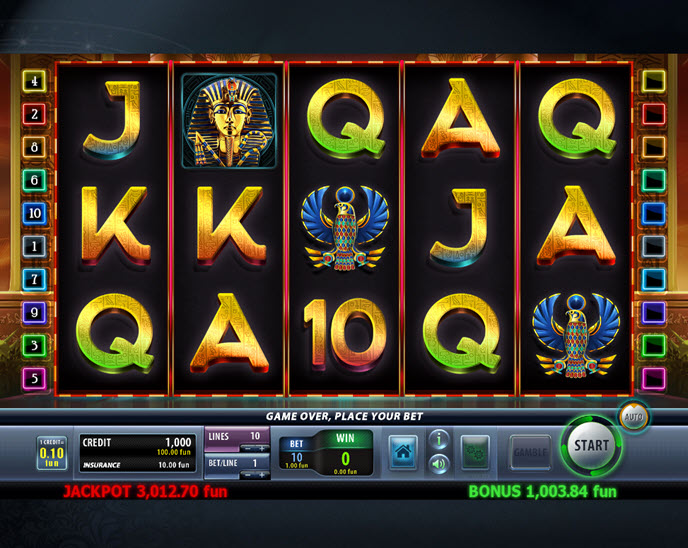The image size is (688, 548).
Task: Select payline number 10 indicator
Action: pos(35,213)
